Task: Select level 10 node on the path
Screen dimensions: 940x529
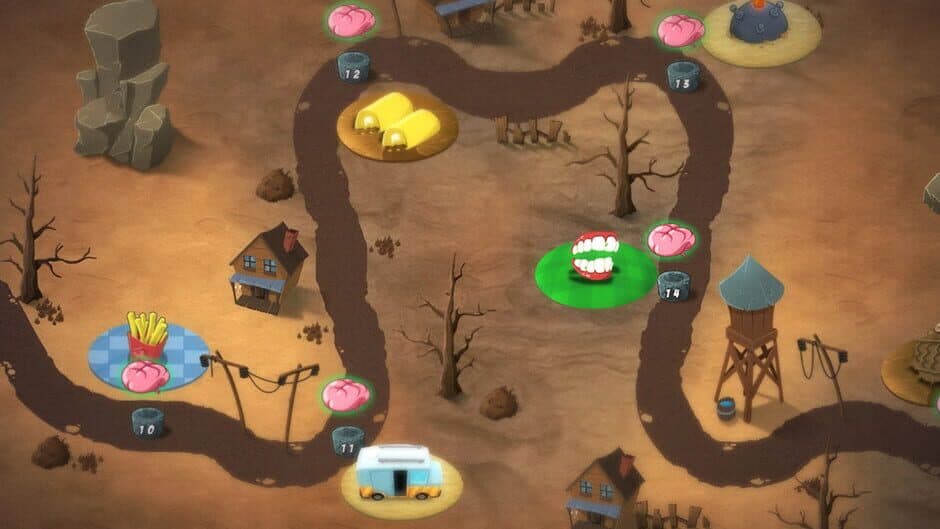Action: 147,422
